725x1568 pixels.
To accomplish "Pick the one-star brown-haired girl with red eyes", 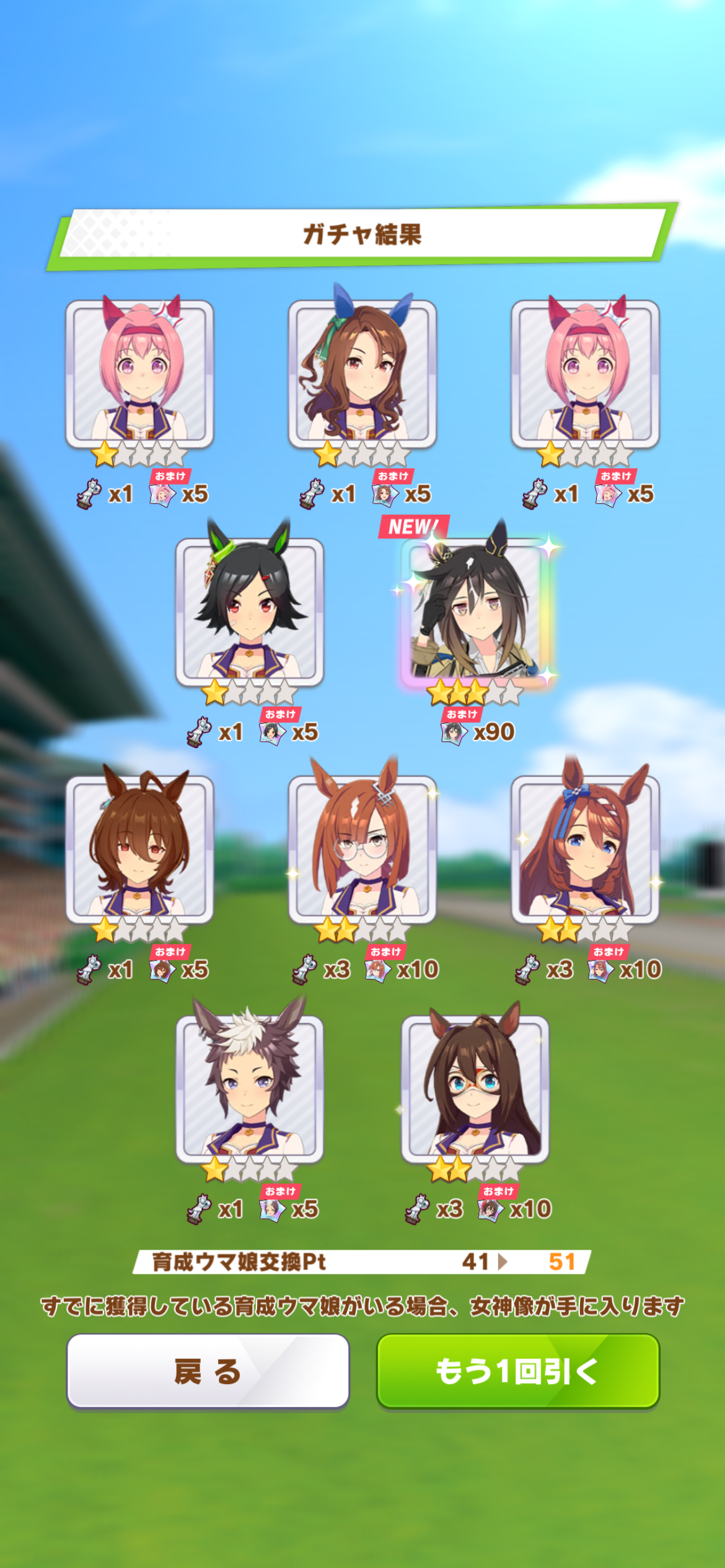I will [x=139, y=848].
